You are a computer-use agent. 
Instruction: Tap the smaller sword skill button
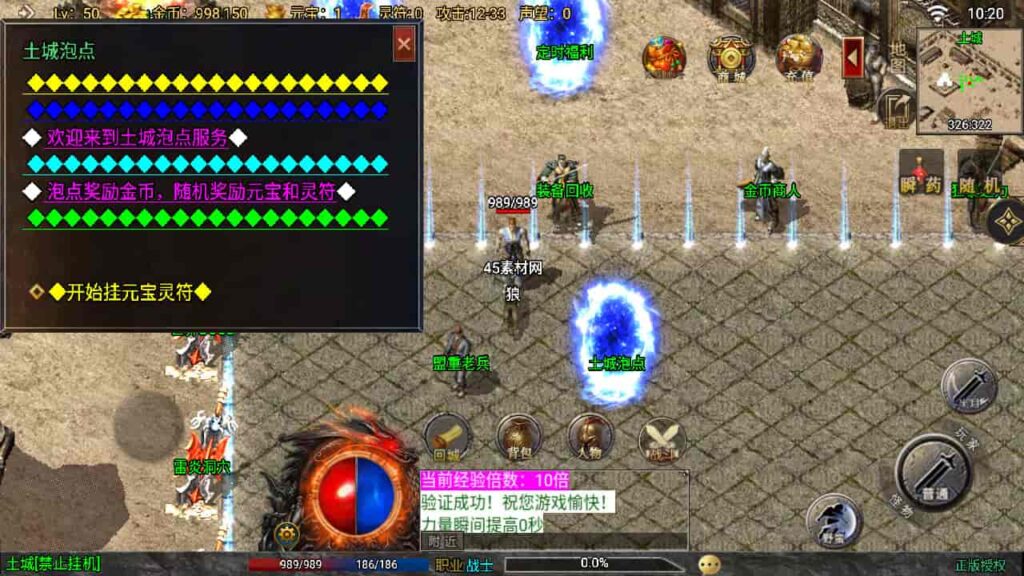pos(969,385)
